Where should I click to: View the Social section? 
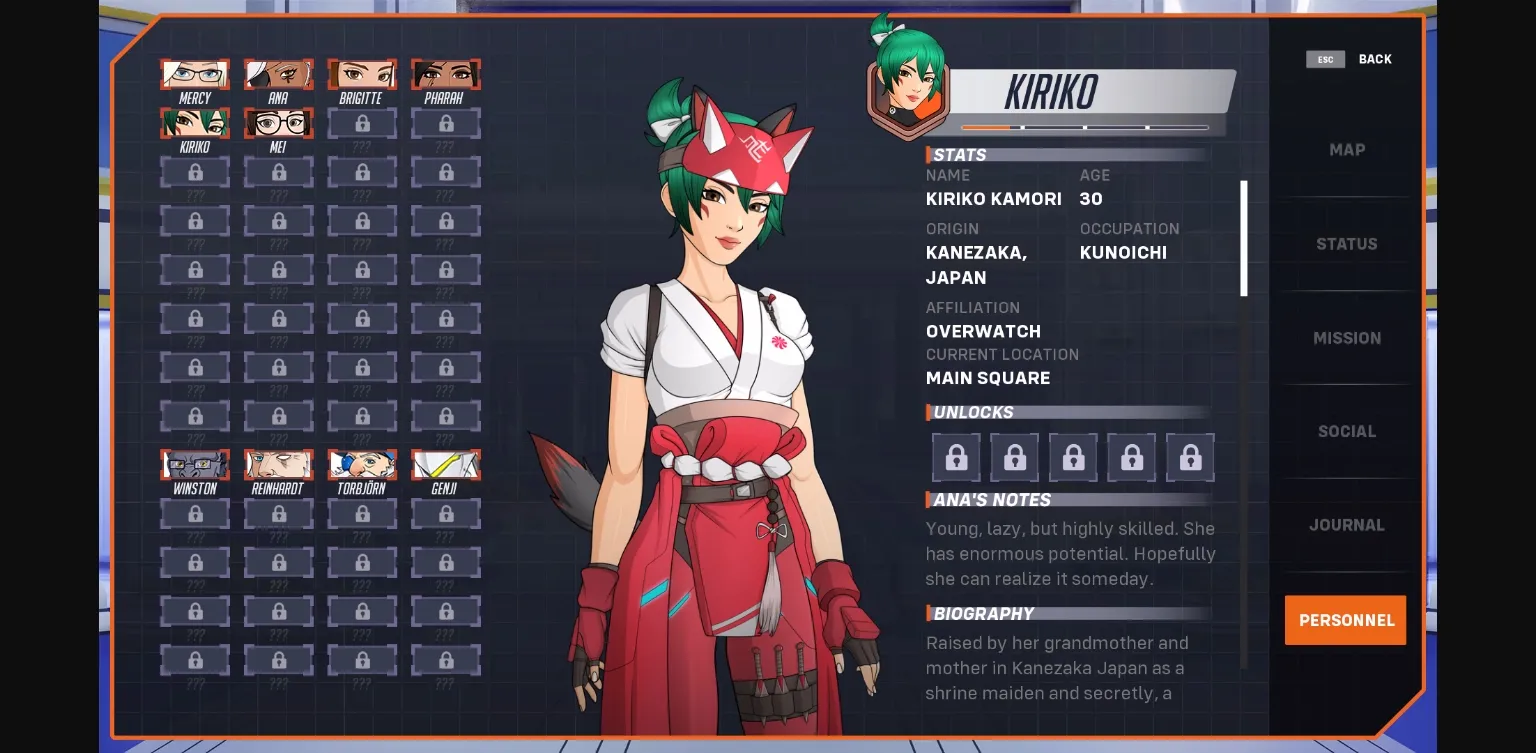[1346, 431]
